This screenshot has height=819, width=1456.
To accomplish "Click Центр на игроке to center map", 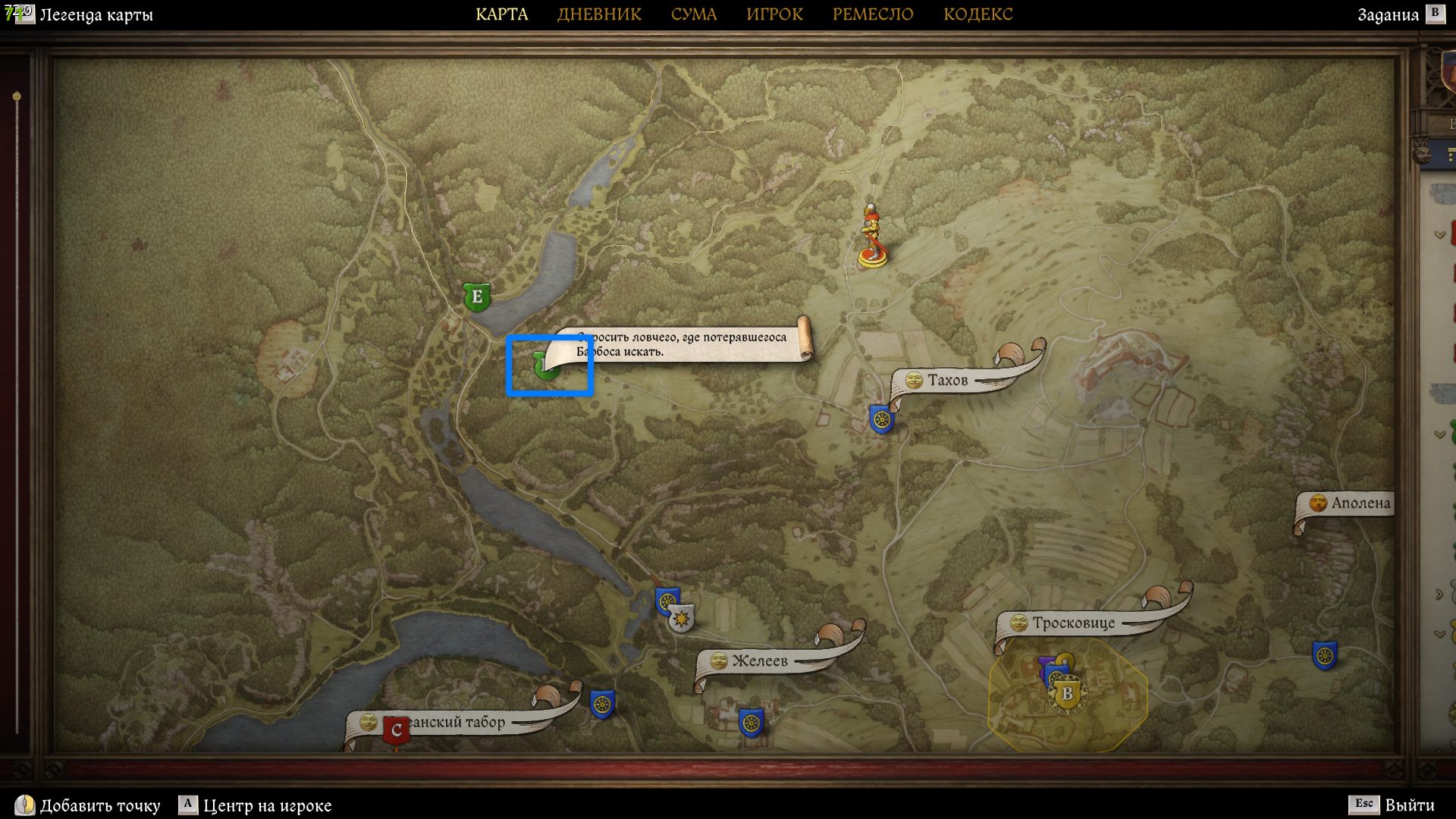I will 267,805.
